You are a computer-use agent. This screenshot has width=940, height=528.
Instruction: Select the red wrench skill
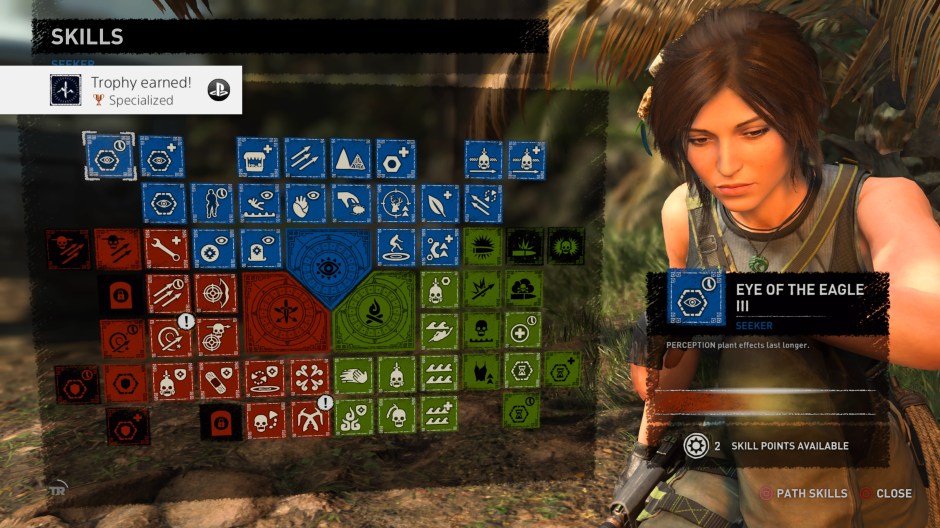tap(165, 249)
